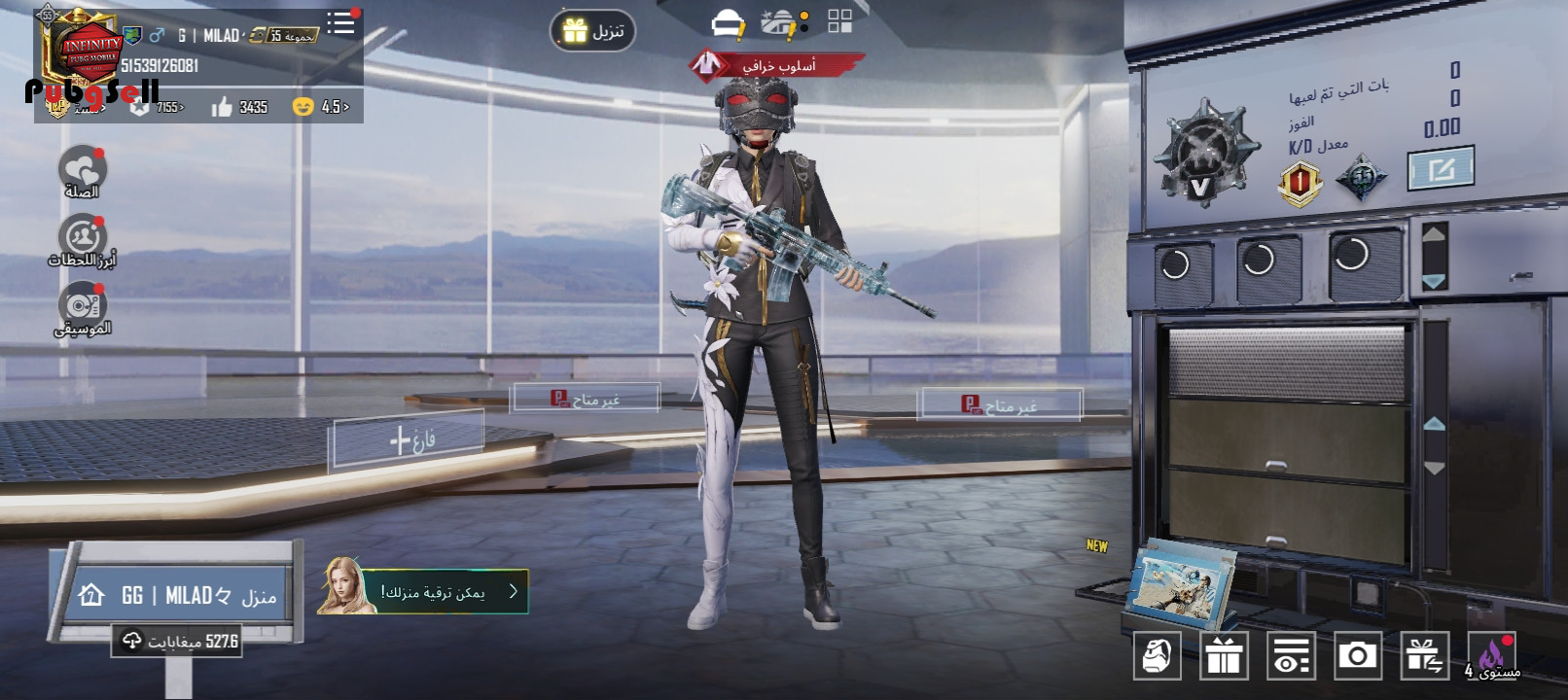1568x700 pixels.
Task: Open the download gift button
Action: [x=593, y=31]
